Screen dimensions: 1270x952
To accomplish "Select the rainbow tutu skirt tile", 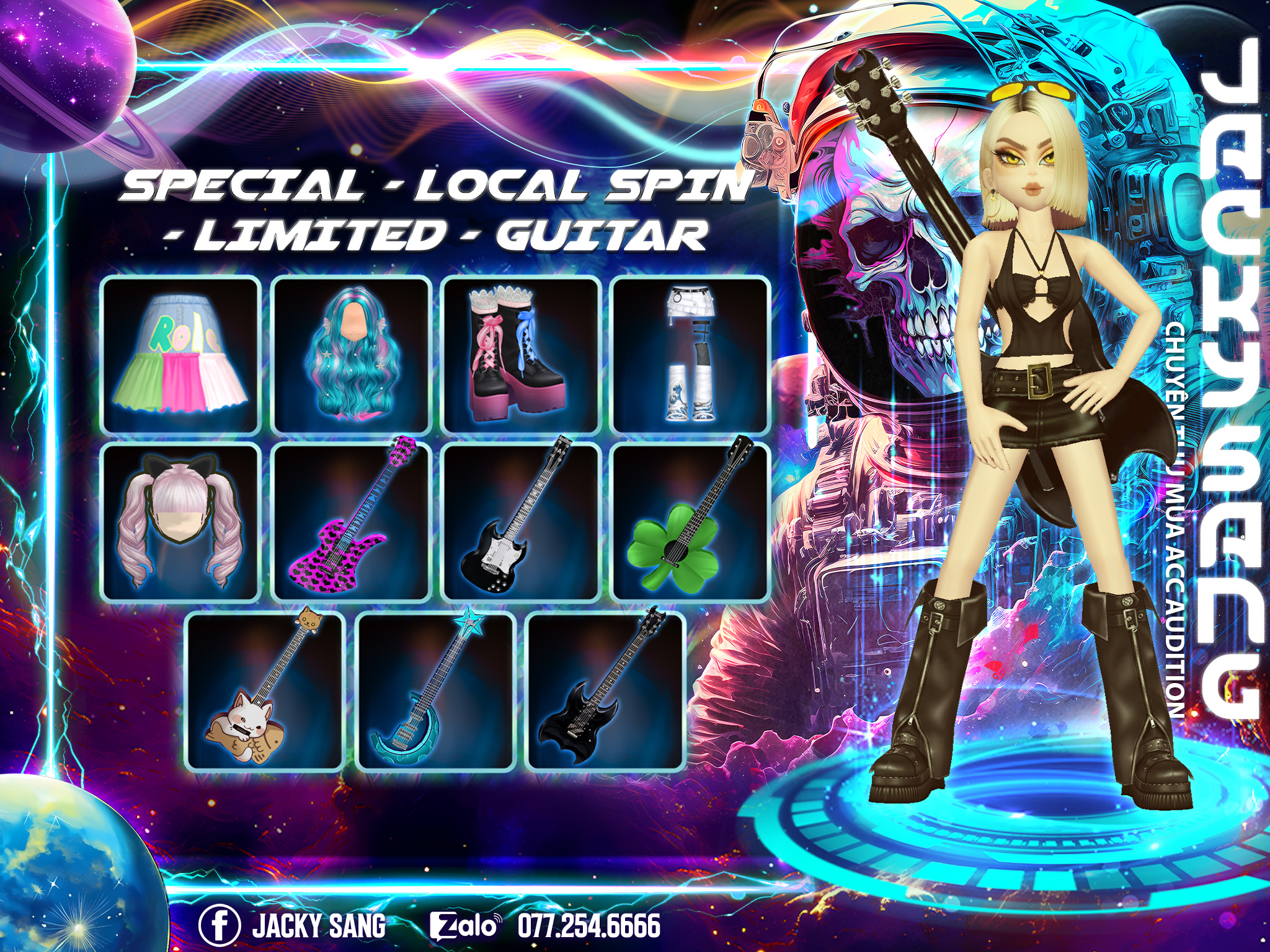I will click(x=180, y=355).
